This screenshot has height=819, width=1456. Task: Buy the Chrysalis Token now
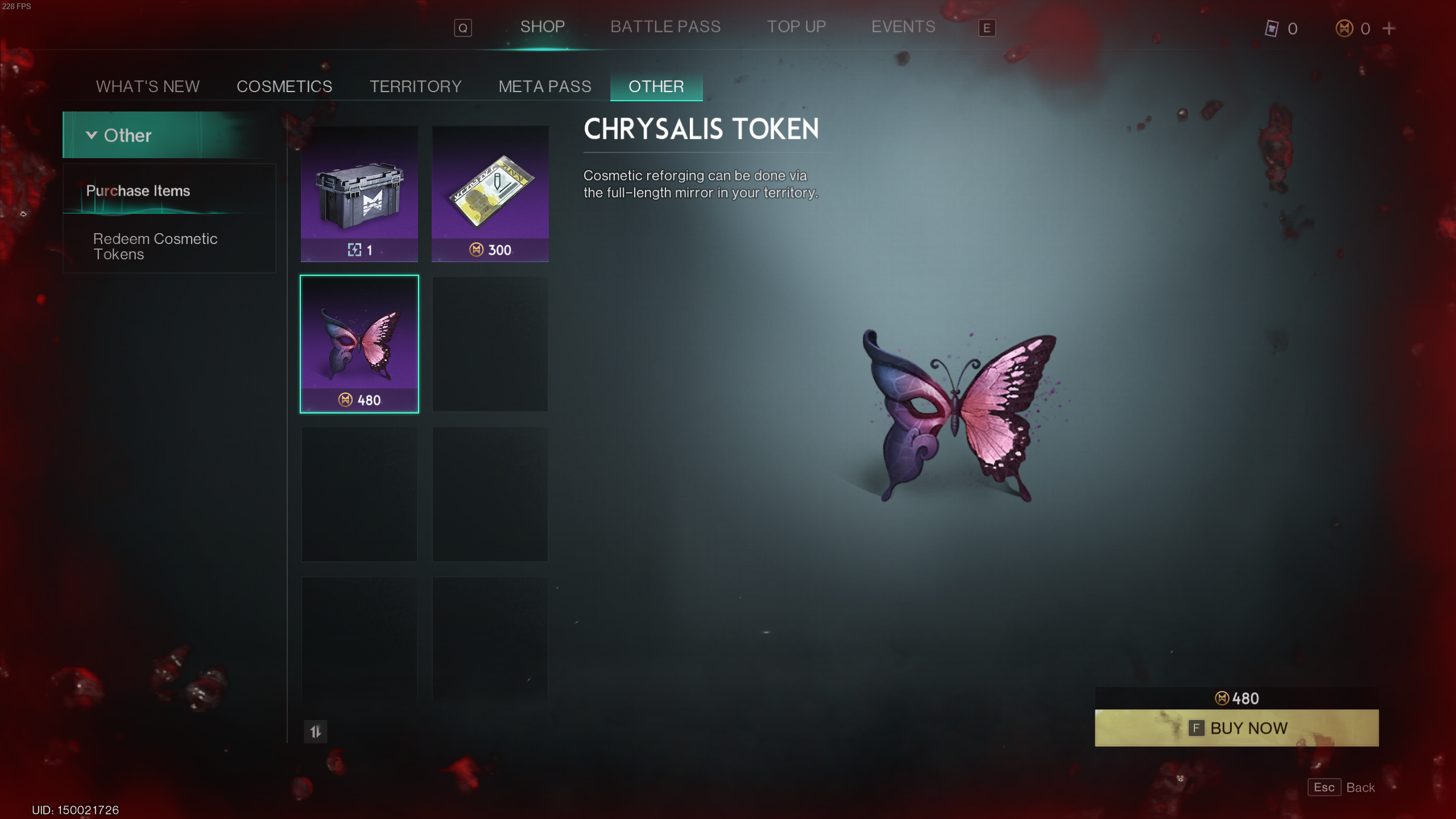pos(1236,727)
